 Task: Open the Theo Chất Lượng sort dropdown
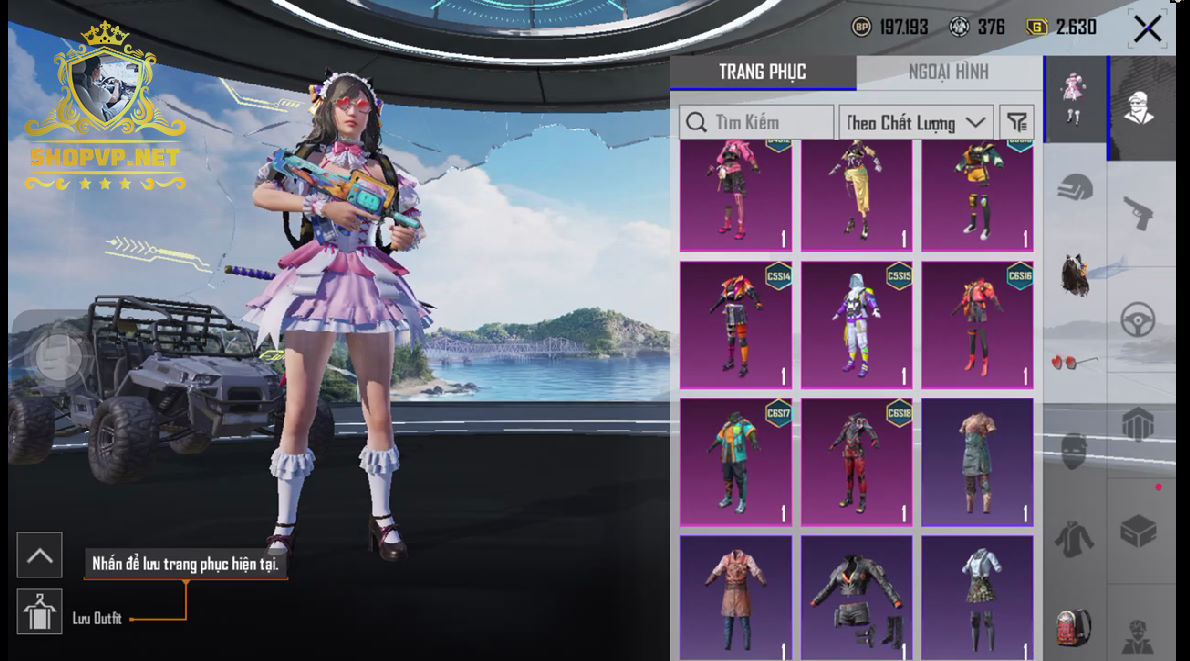[x=915, y=123]
